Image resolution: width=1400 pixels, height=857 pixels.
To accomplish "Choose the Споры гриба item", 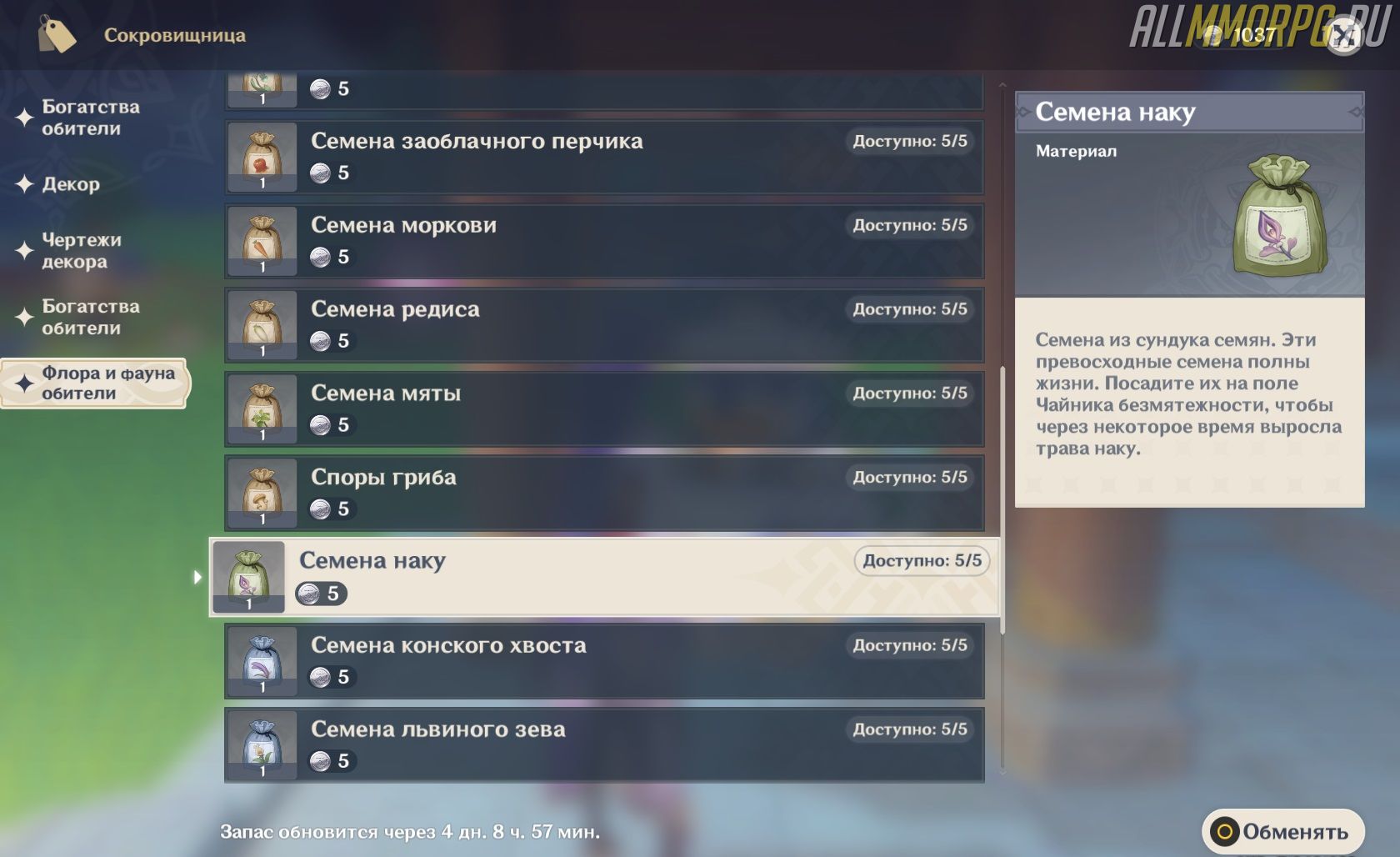I will (603, 494).
